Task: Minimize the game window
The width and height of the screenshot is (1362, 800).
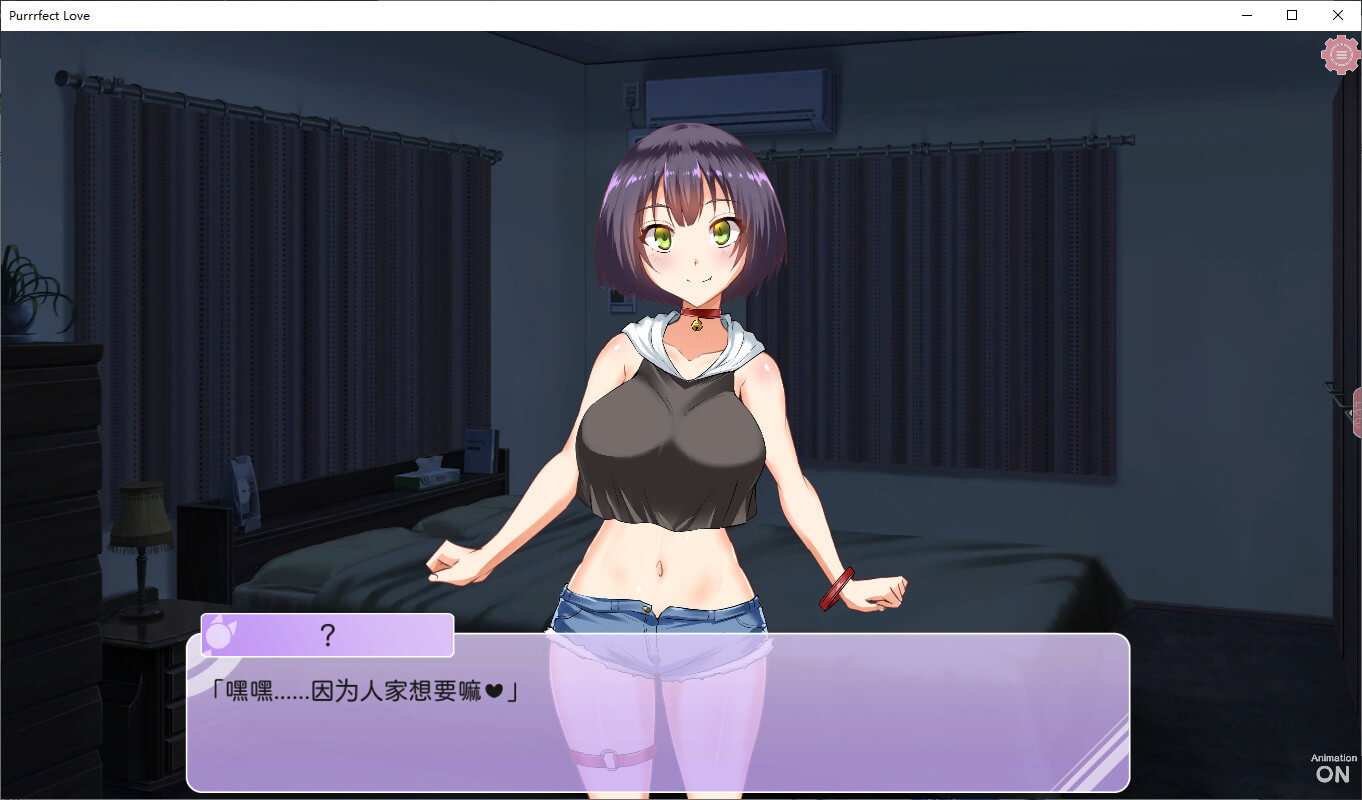Action: (1247, 15)
